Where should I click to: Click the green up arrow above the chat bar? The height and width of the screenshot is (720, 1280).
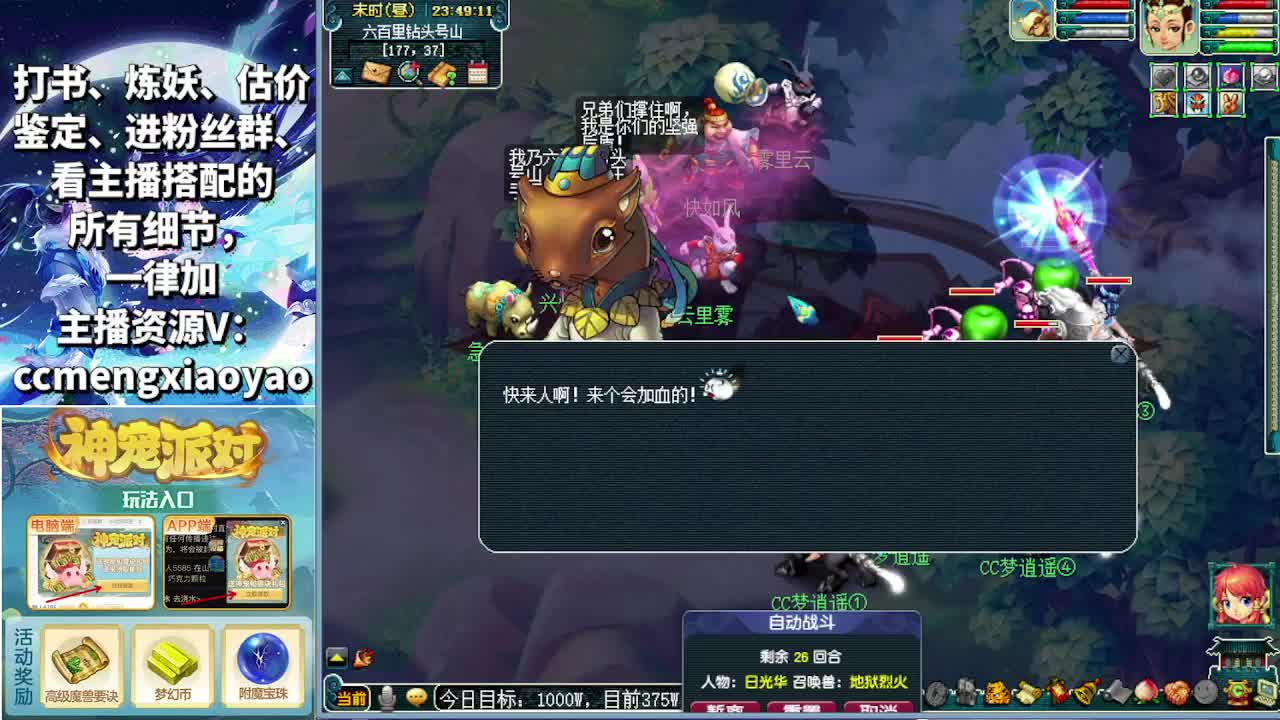tap(336, 657)
